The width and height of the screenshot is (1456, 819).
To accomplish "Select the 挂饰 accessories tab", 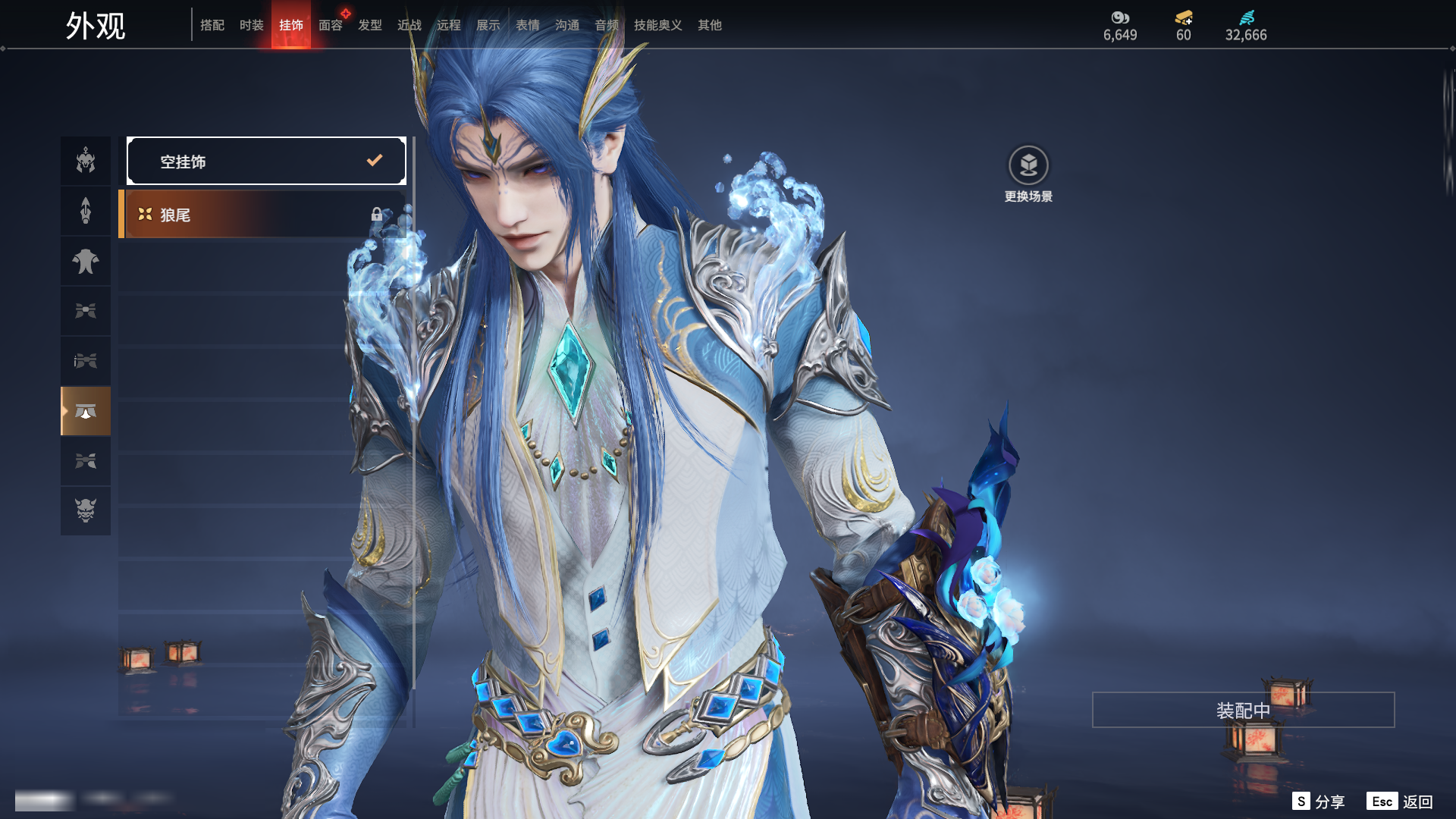I will 290,25.
